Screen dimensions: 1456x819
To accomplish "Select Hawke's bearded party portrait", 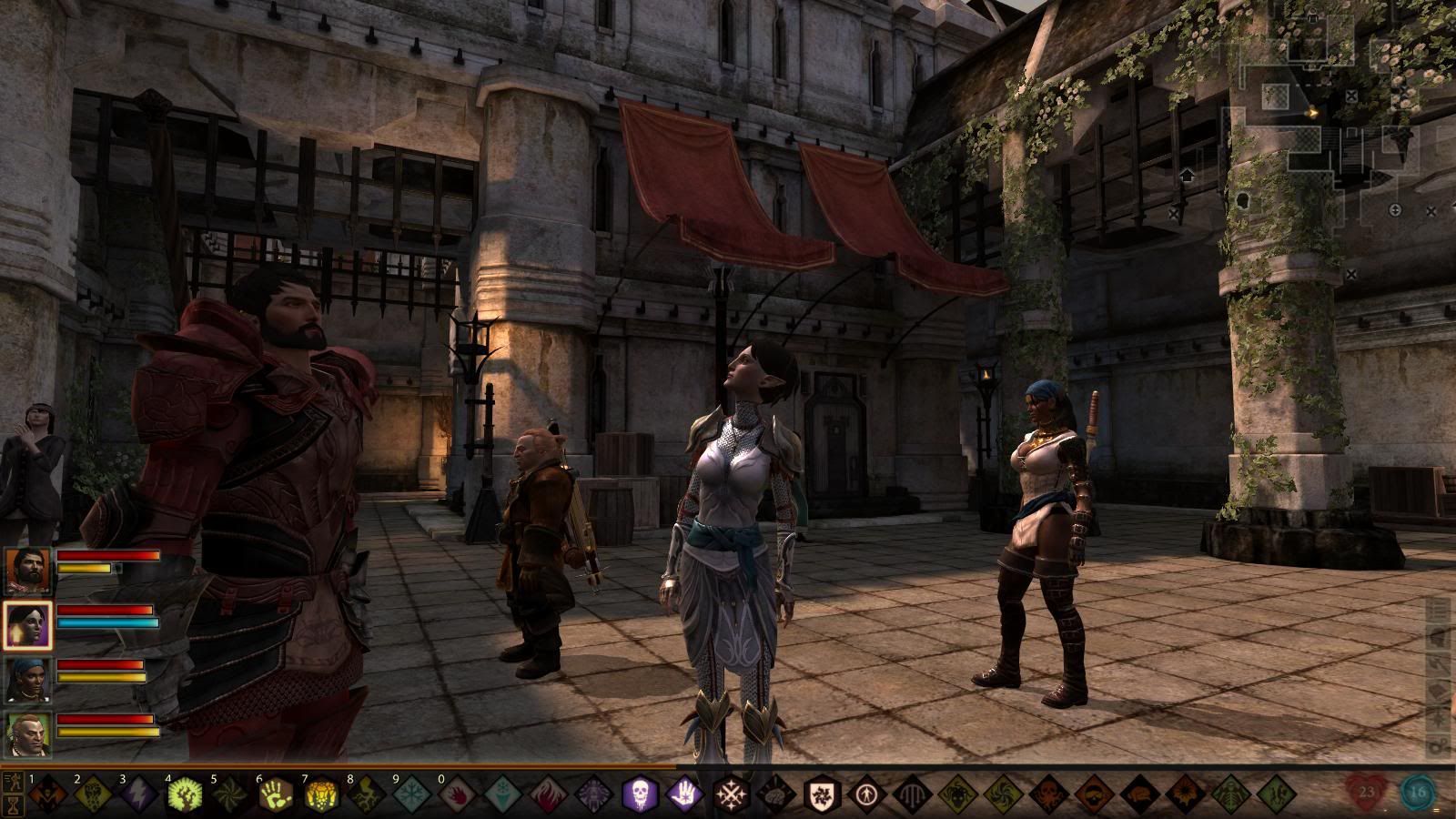I will pyautogui.click(x=27, y=571).
